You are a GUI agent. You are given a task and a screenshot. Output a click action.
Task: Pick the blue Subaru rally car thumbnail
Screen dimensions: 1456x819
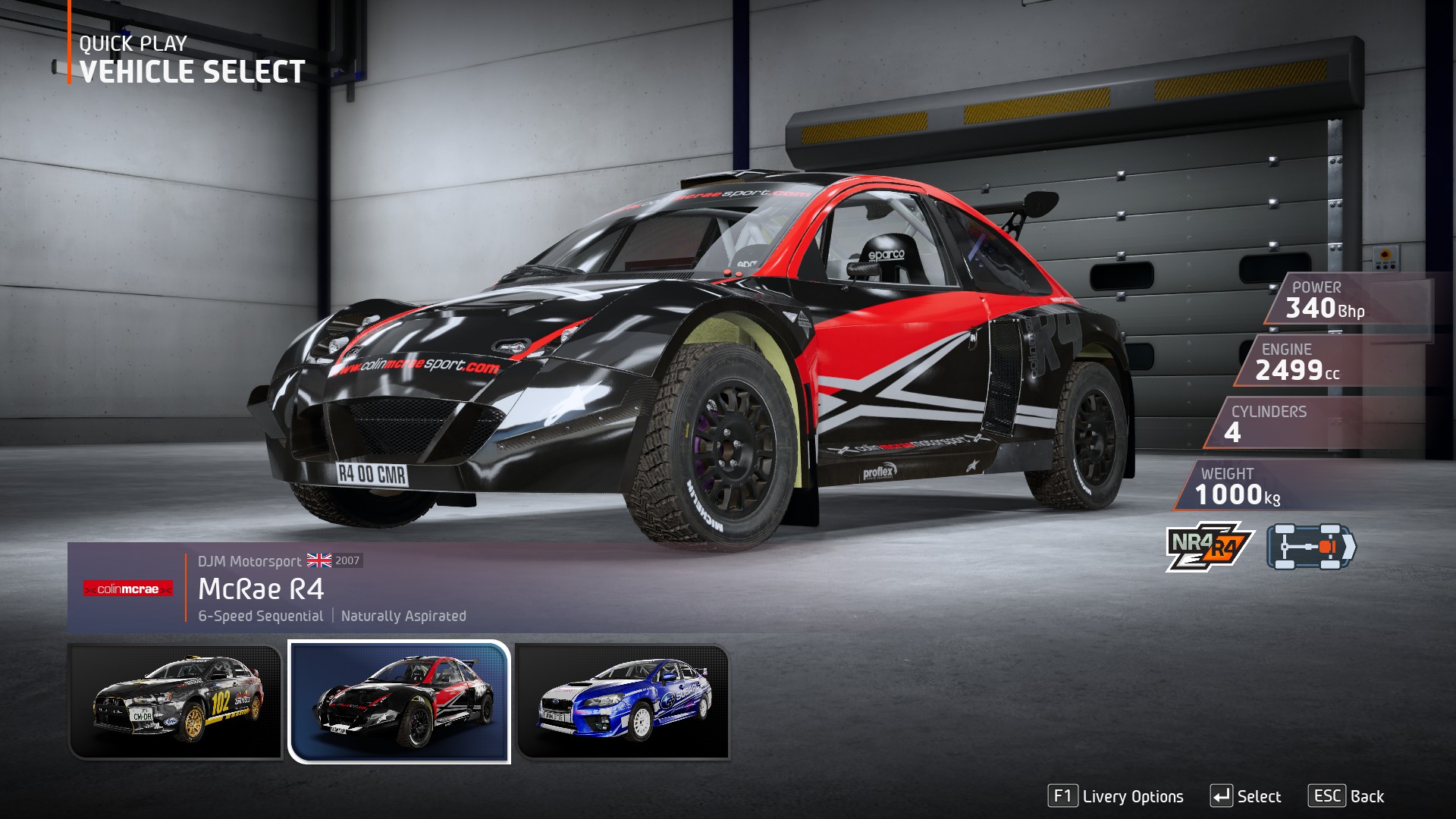[623, 701]
